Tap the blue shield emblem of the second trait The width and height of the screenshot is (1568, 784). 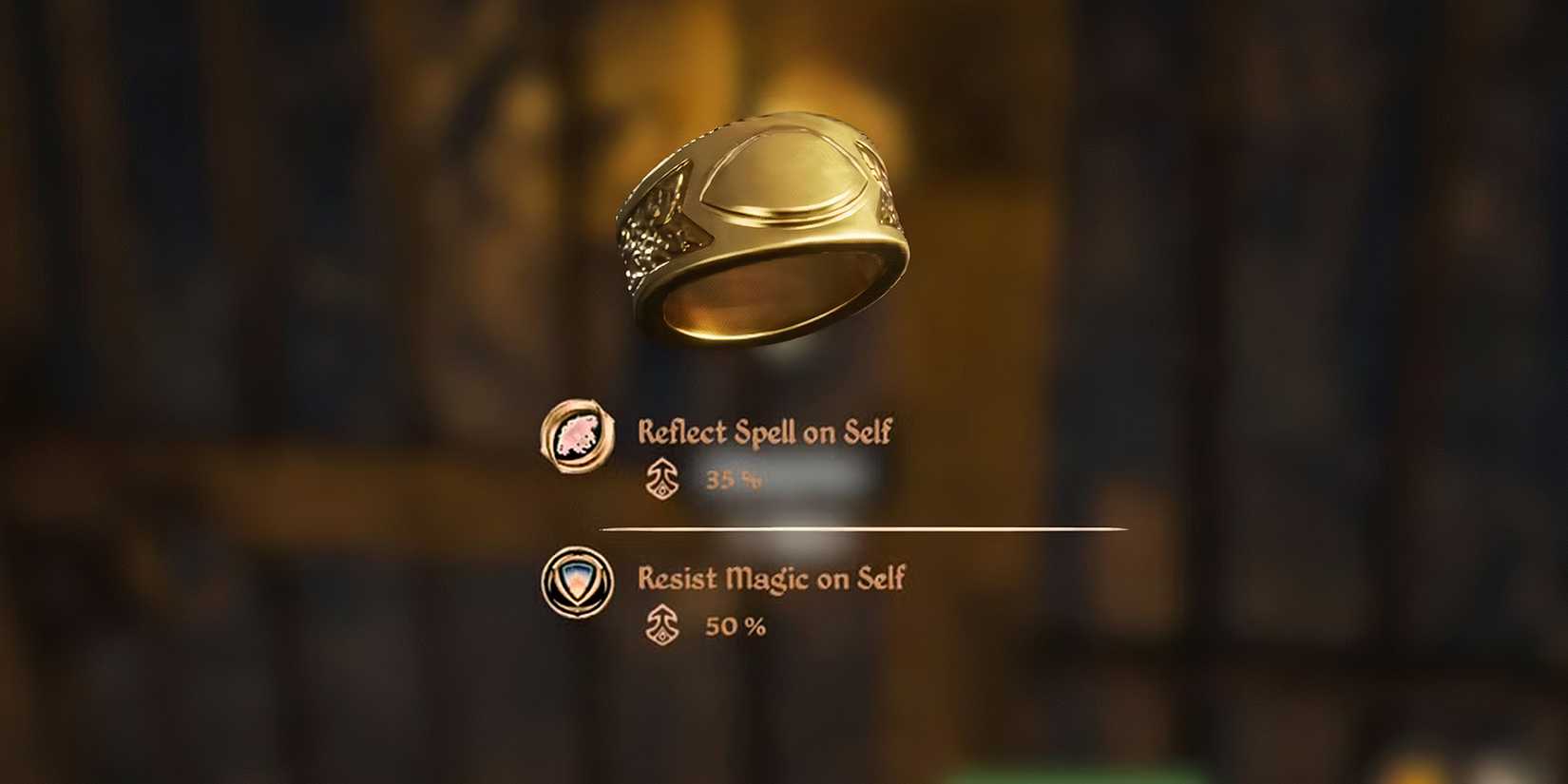pyautogui.click(x=580, y=583)
